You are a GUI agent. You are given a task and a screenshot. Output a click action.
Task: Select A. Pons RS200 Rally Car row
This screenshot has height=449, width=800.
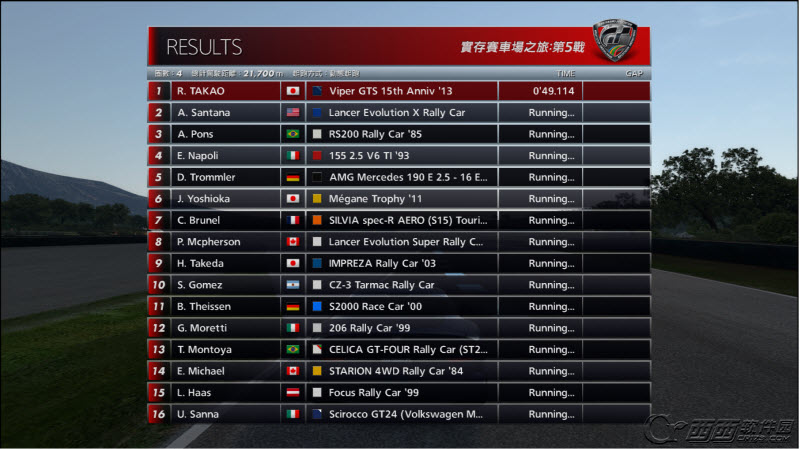398,134
